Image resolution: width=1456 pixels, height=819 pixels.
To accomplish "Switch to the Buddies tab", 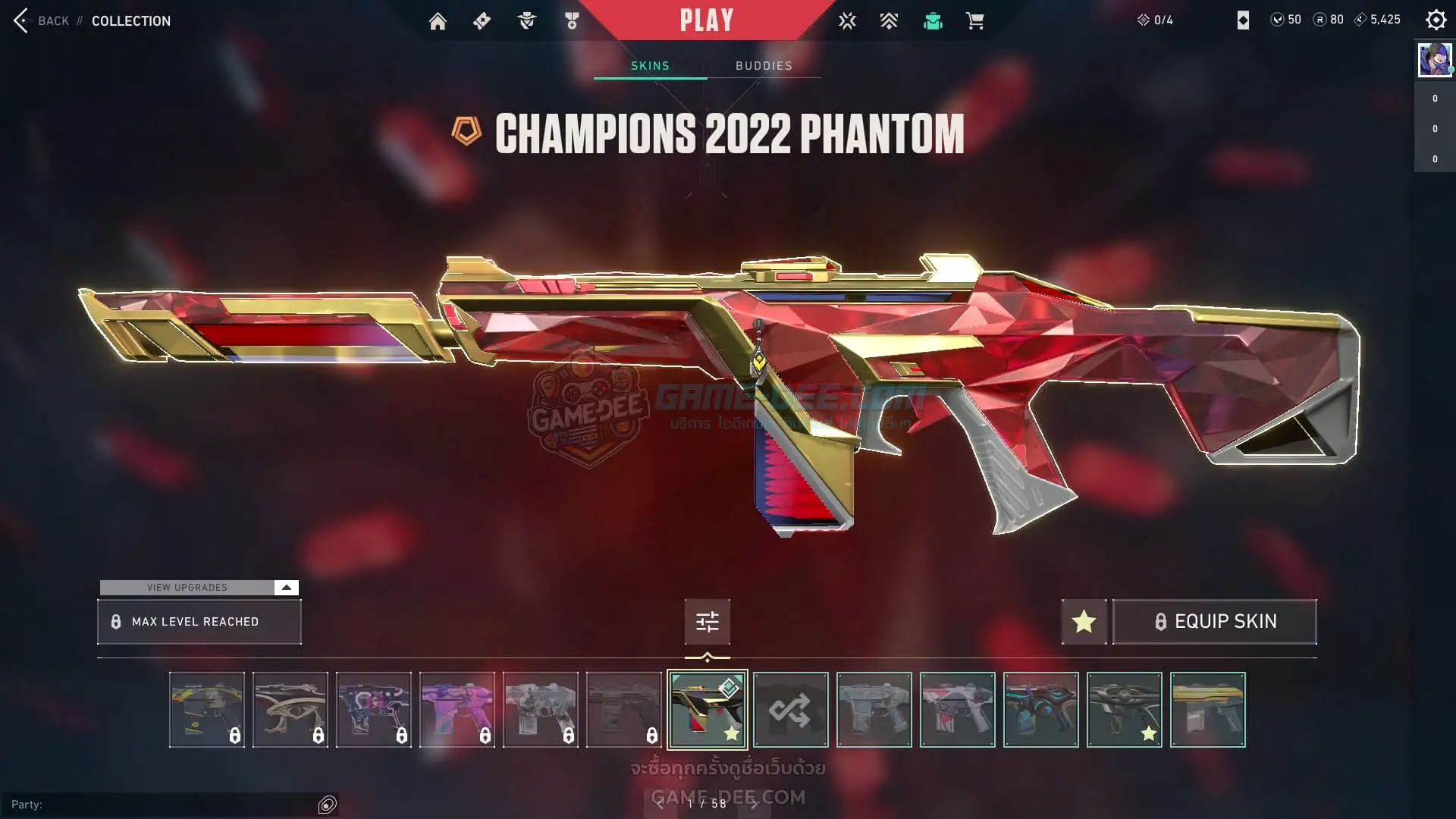I will tap(764, 66).
